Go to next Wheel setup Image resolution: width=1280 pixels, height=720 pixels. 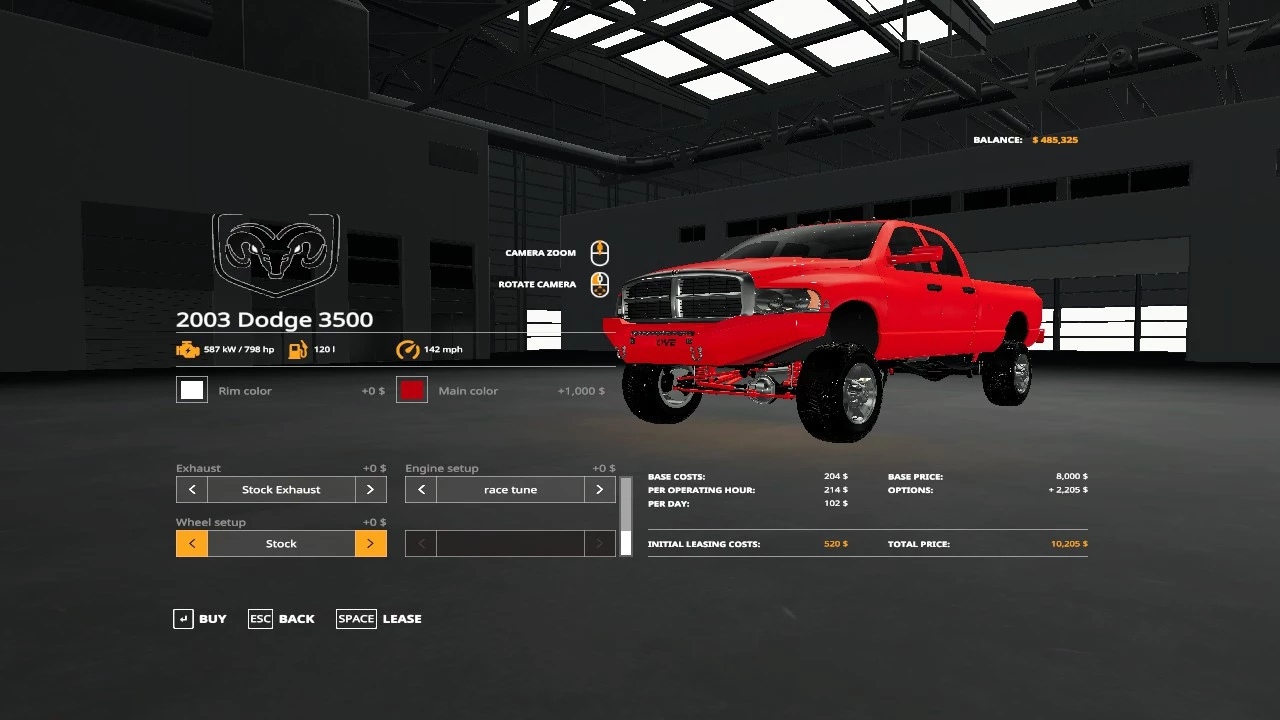[x=370, y=544]
